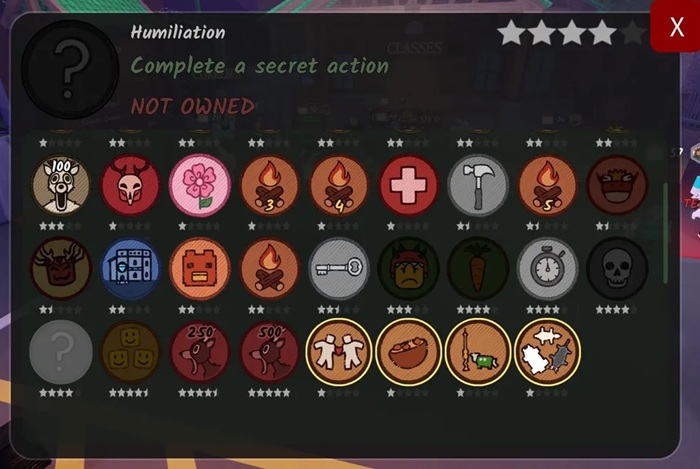The height and width of the screenshot is (469, 700).
Task: Select the hammer badge
Action: pos(478,186)
